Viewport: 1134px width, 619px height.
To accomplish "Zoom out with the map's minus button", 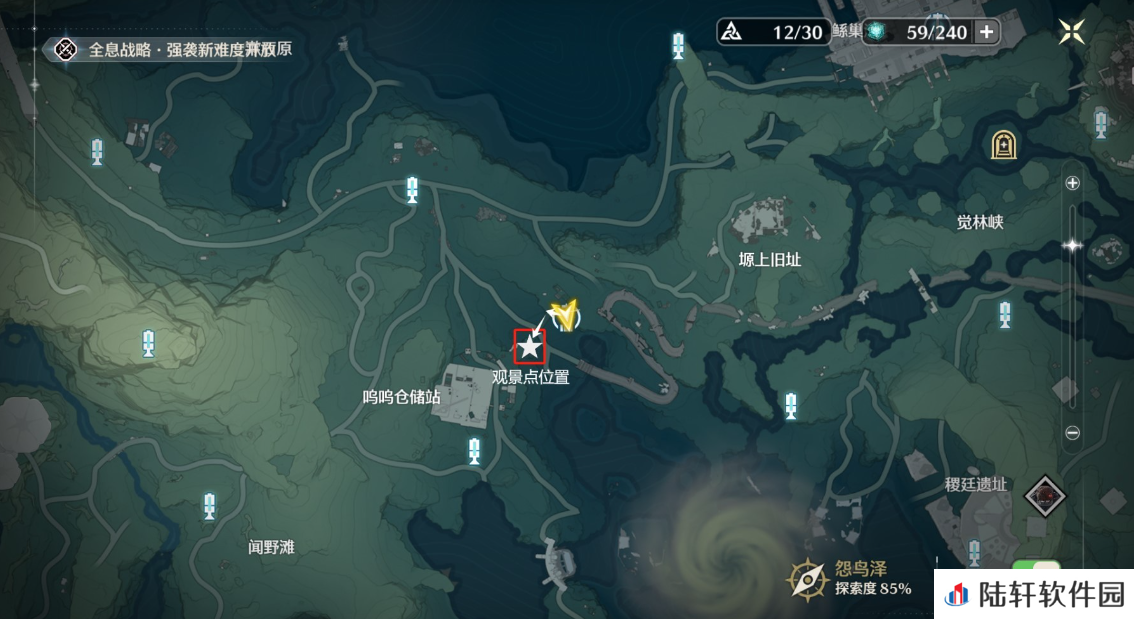I will pyautogui.click(x=1073, y=433).
